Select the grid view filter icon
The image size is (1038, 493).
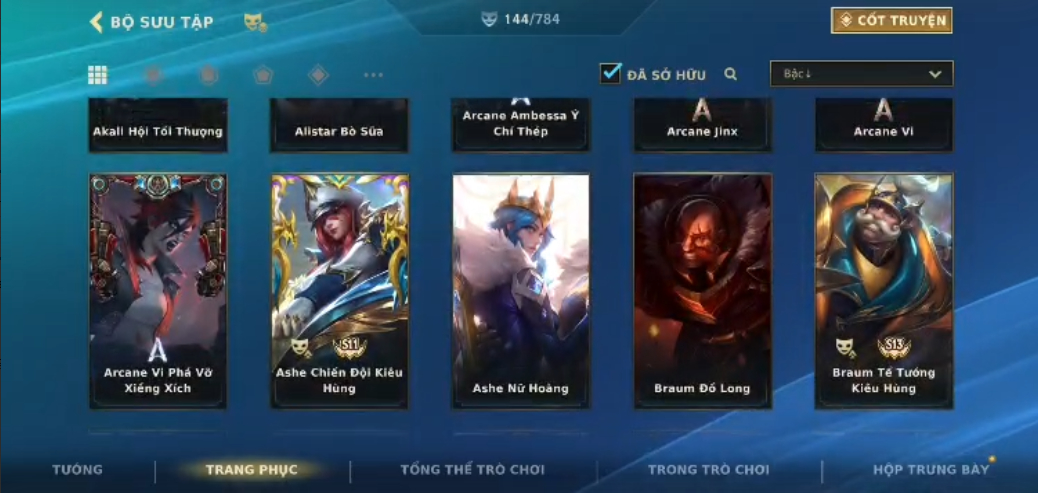click(x=98, y=75)
